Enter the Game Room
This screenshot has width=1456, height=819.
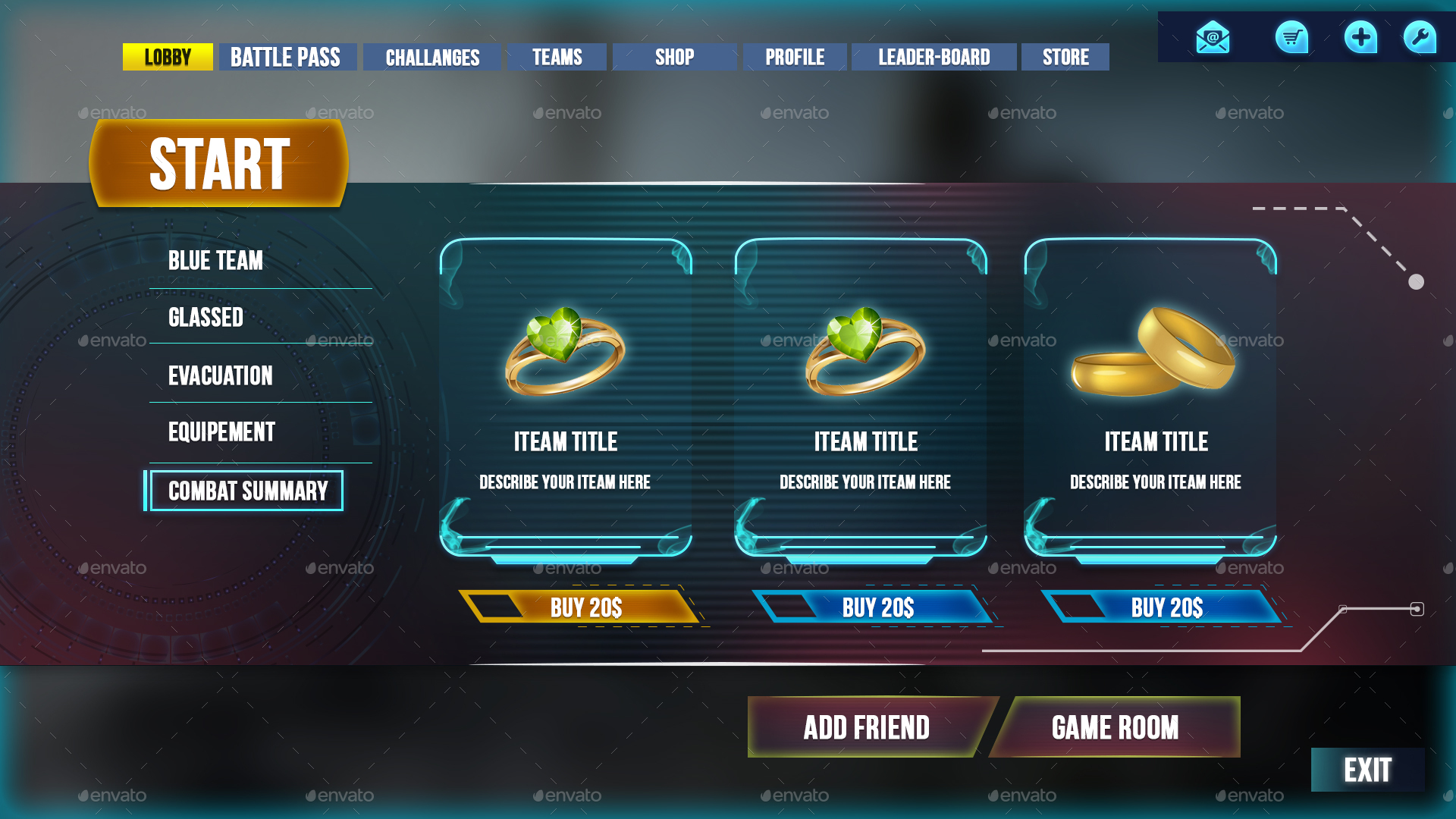coord(1115,727)
